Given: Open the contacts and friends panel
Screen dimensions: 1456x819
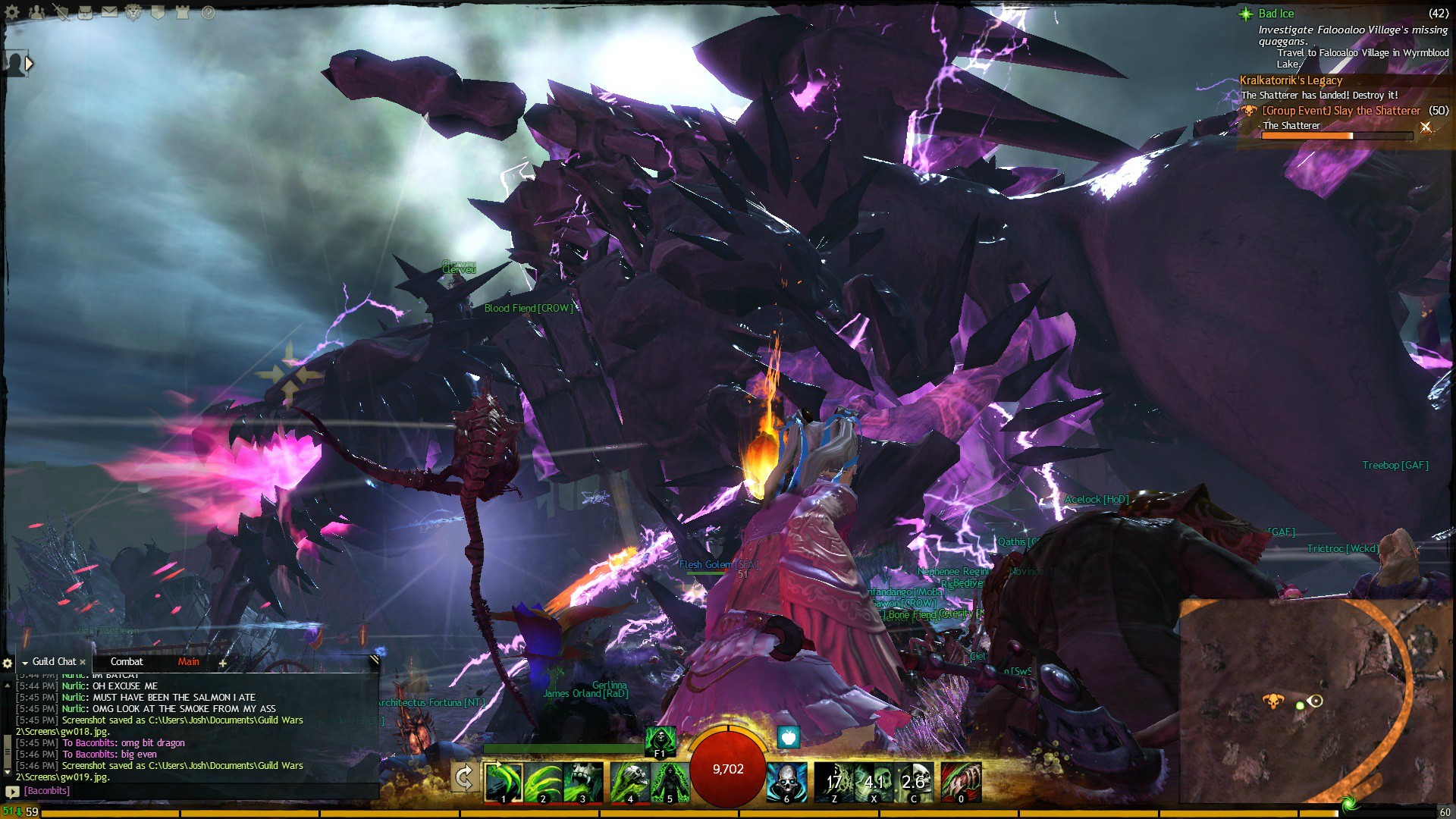Looking at the screenshot, I should click(36, 12).
